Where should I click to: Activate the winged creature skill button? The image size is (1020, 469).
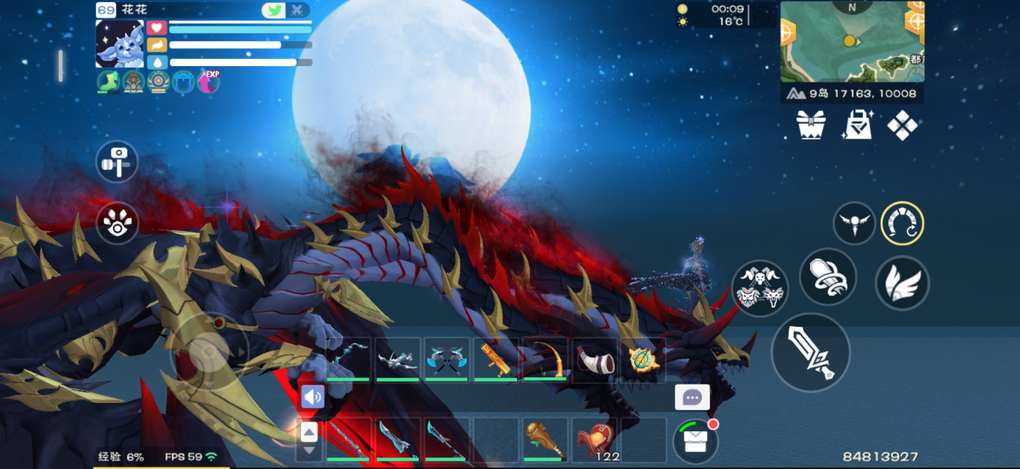click(854, 223)
